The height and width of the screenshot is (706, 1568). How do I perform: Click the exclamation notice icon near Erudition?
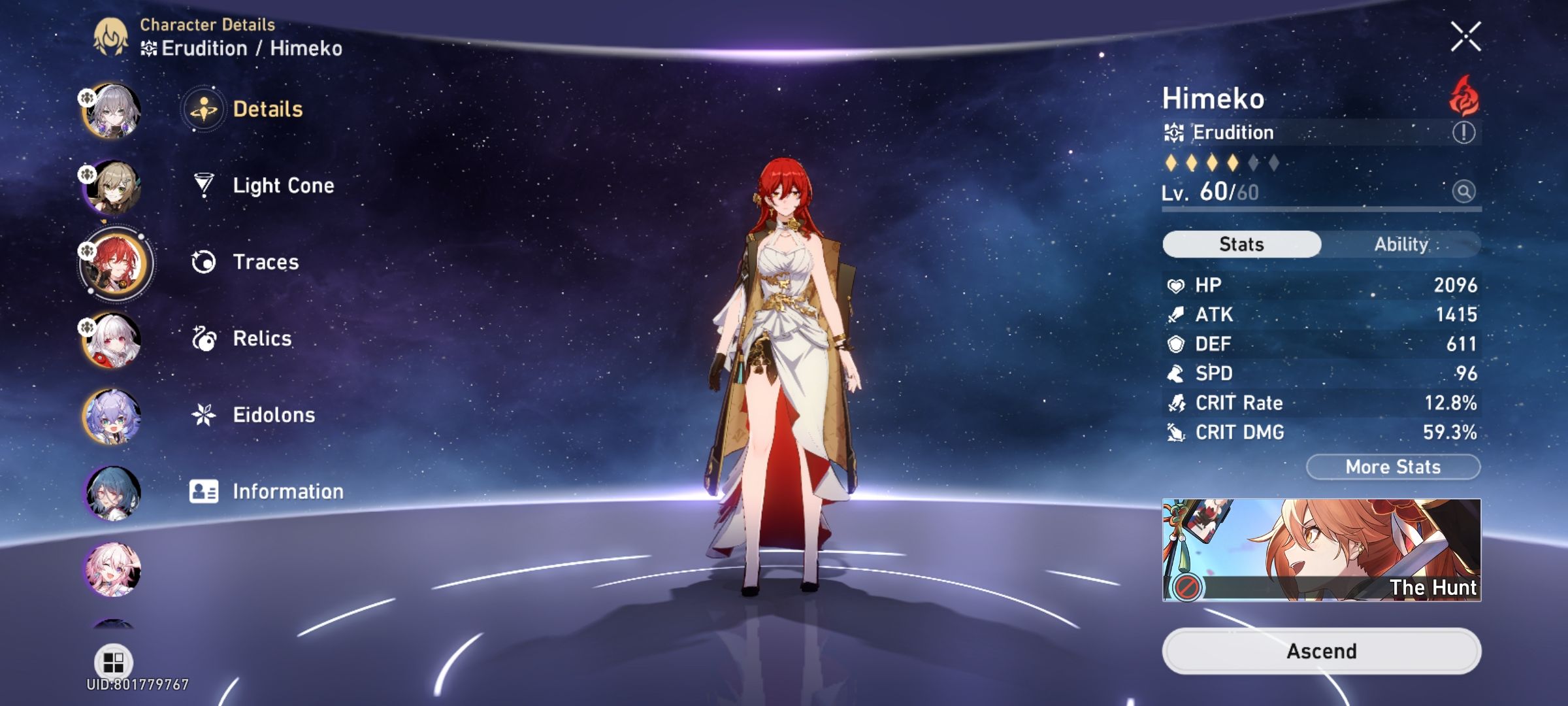click(1463, 133)
